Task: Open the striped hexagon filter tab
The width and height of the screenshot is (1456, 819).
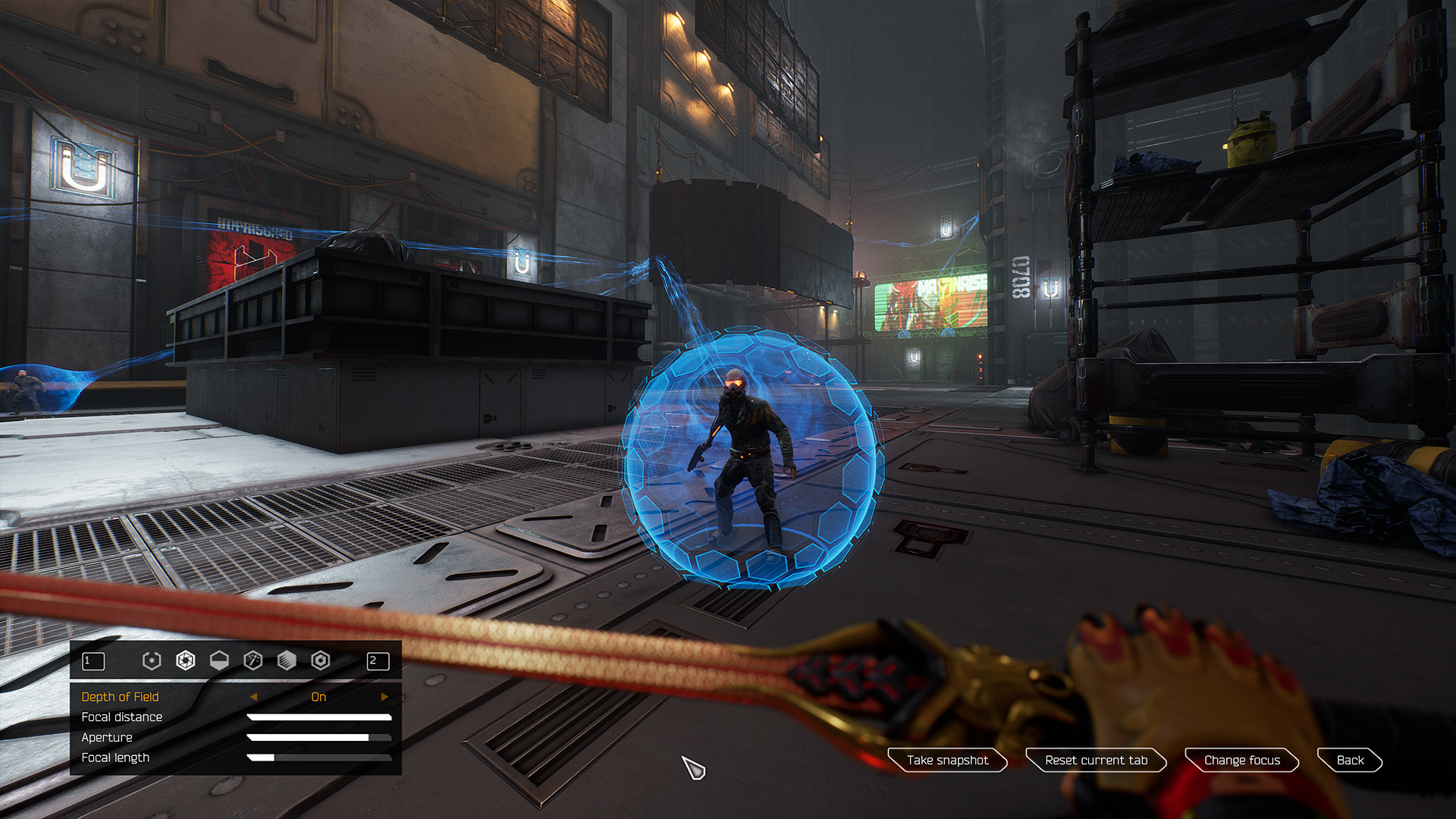Action: tap(287, 661)
